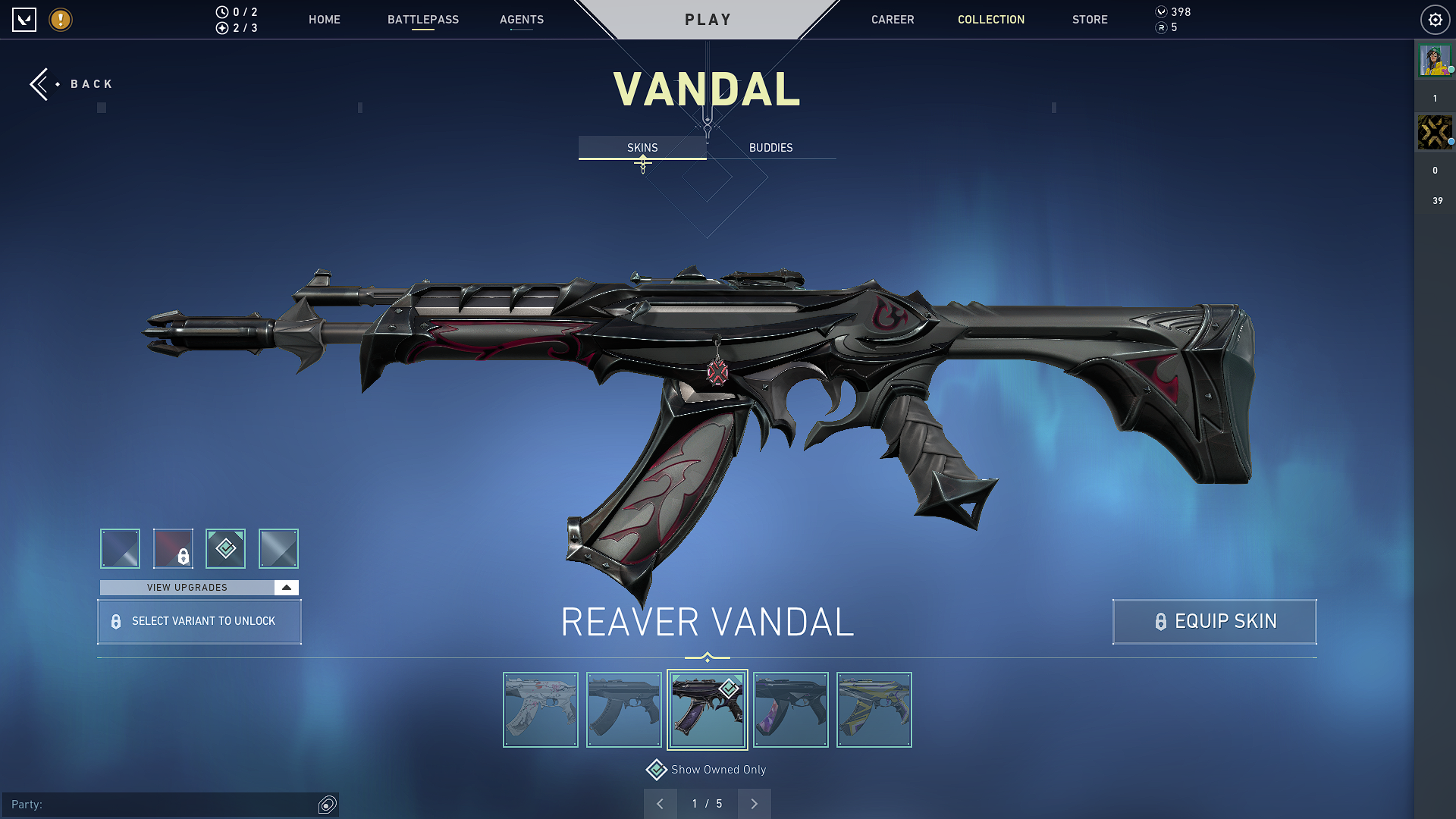Select the silver chrome variant swatch
The image size is (1456, 819).
[278, 548]
